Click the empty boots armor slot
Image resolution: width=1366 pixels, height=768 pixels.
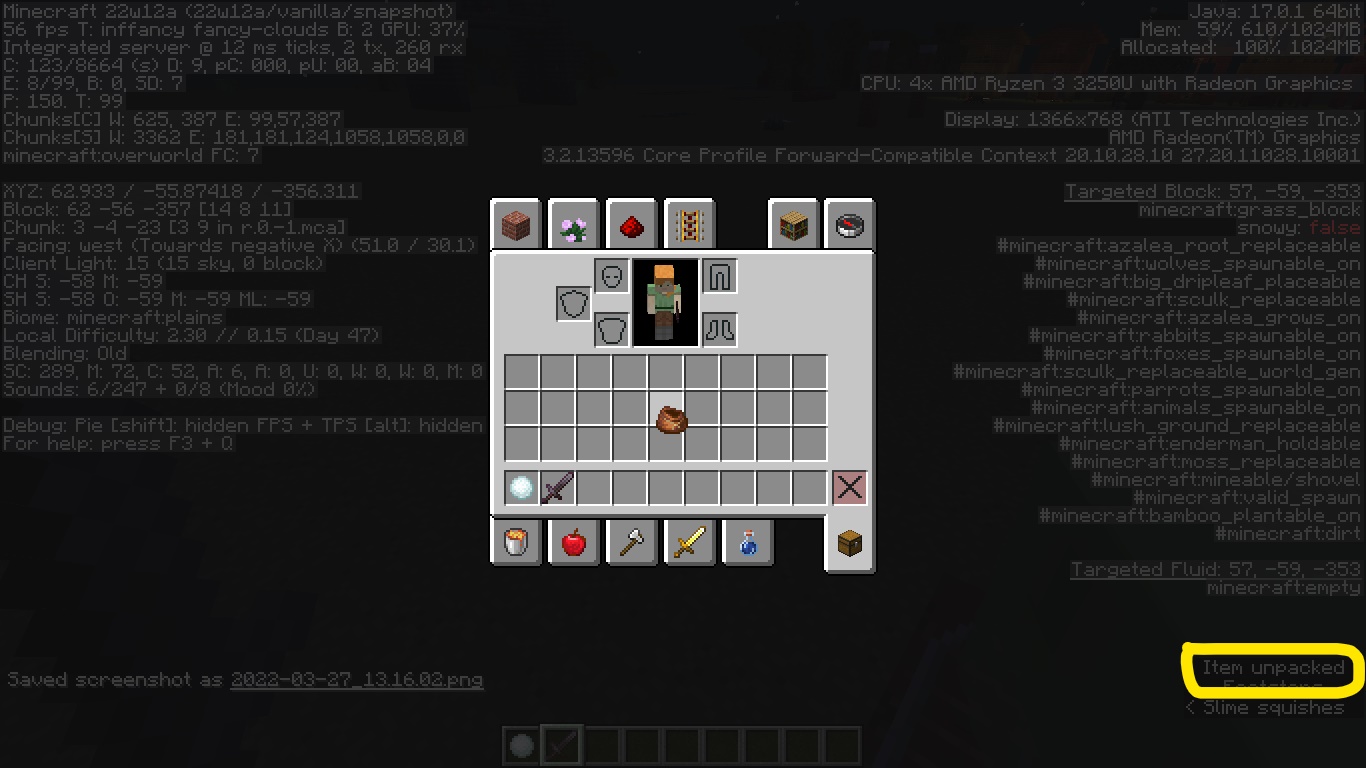pos(719,329)
